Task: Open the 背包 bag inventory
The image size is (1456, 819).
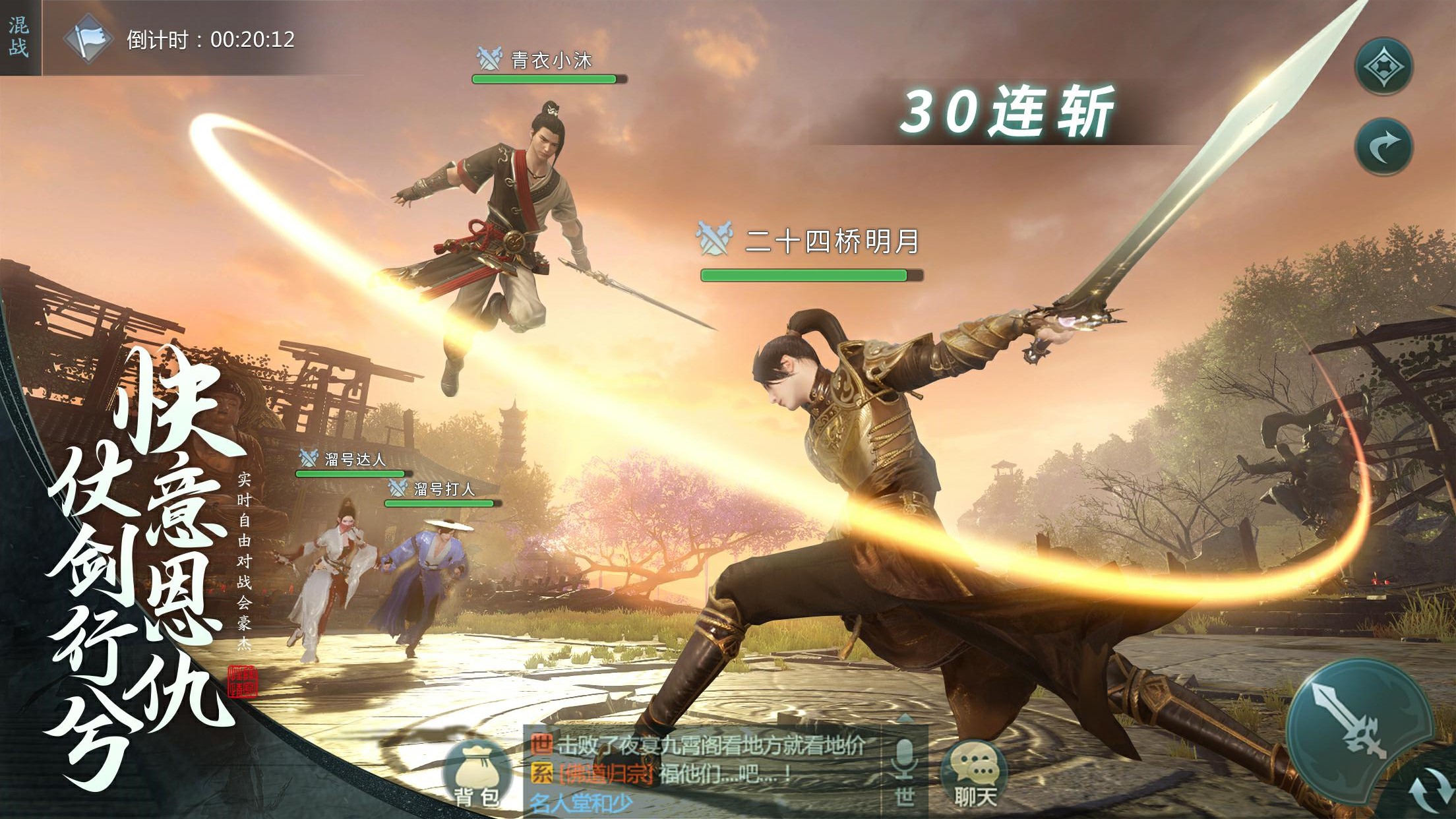Action: coord(477,775)
